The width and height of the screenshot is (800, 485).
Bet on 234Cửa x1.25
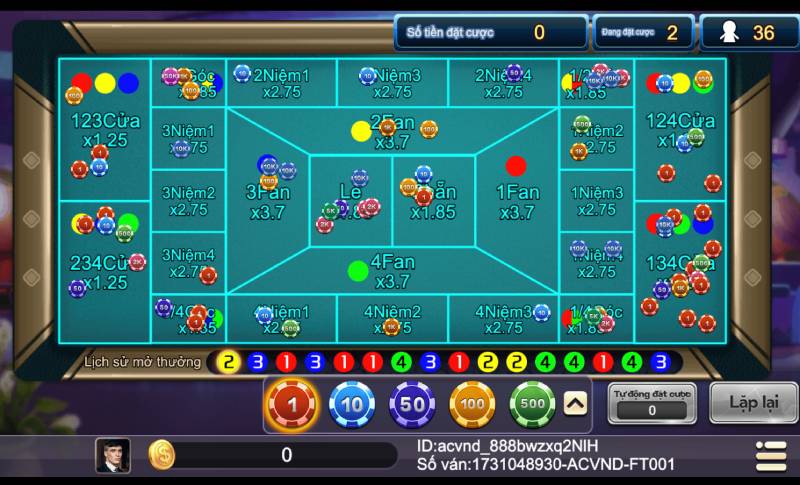pos(105,272)
